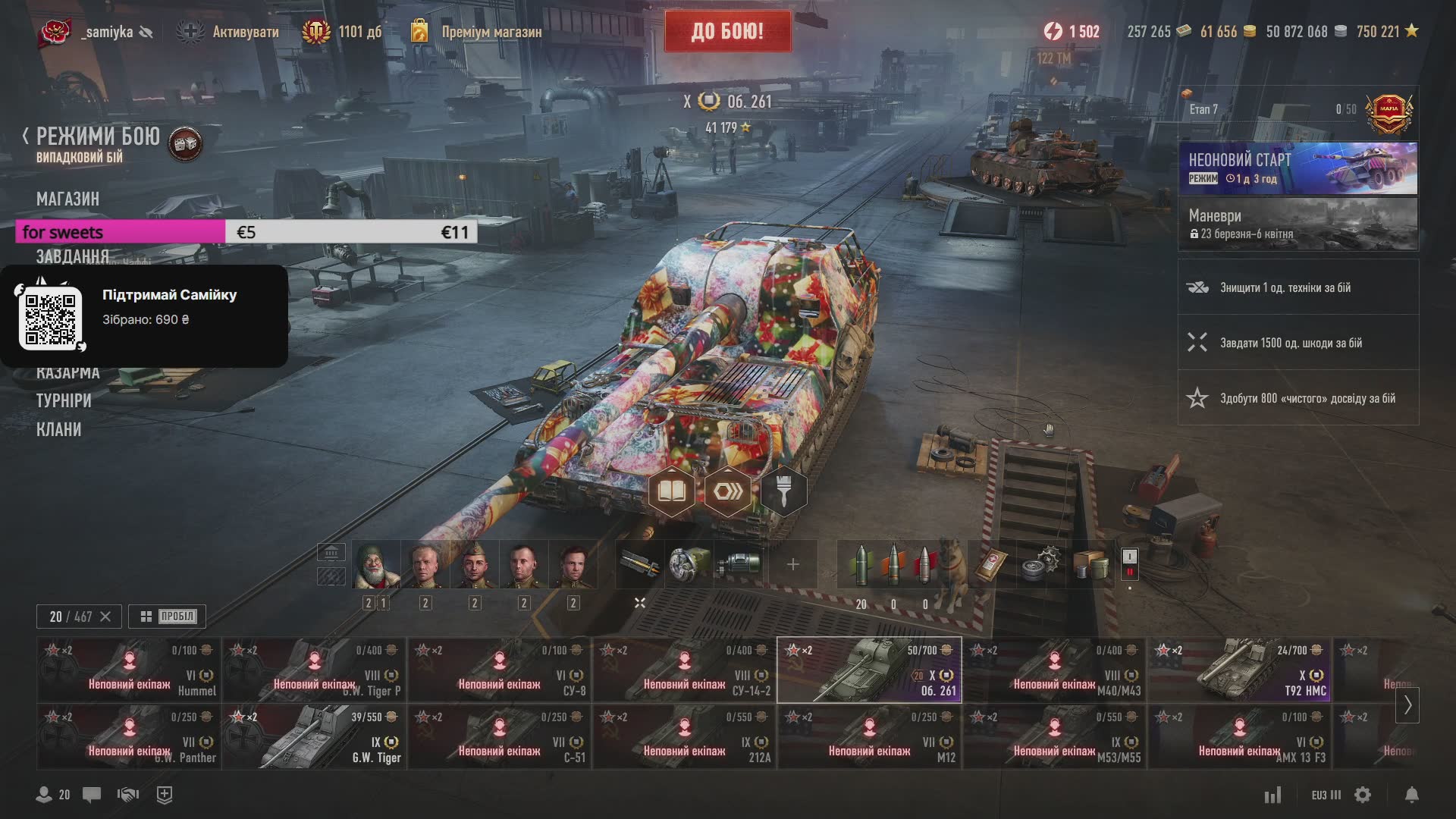Viewport: 1456px width, 819px height.
Task: Start battle with the ДО БОЮ! button
Action: coord(727,31)
